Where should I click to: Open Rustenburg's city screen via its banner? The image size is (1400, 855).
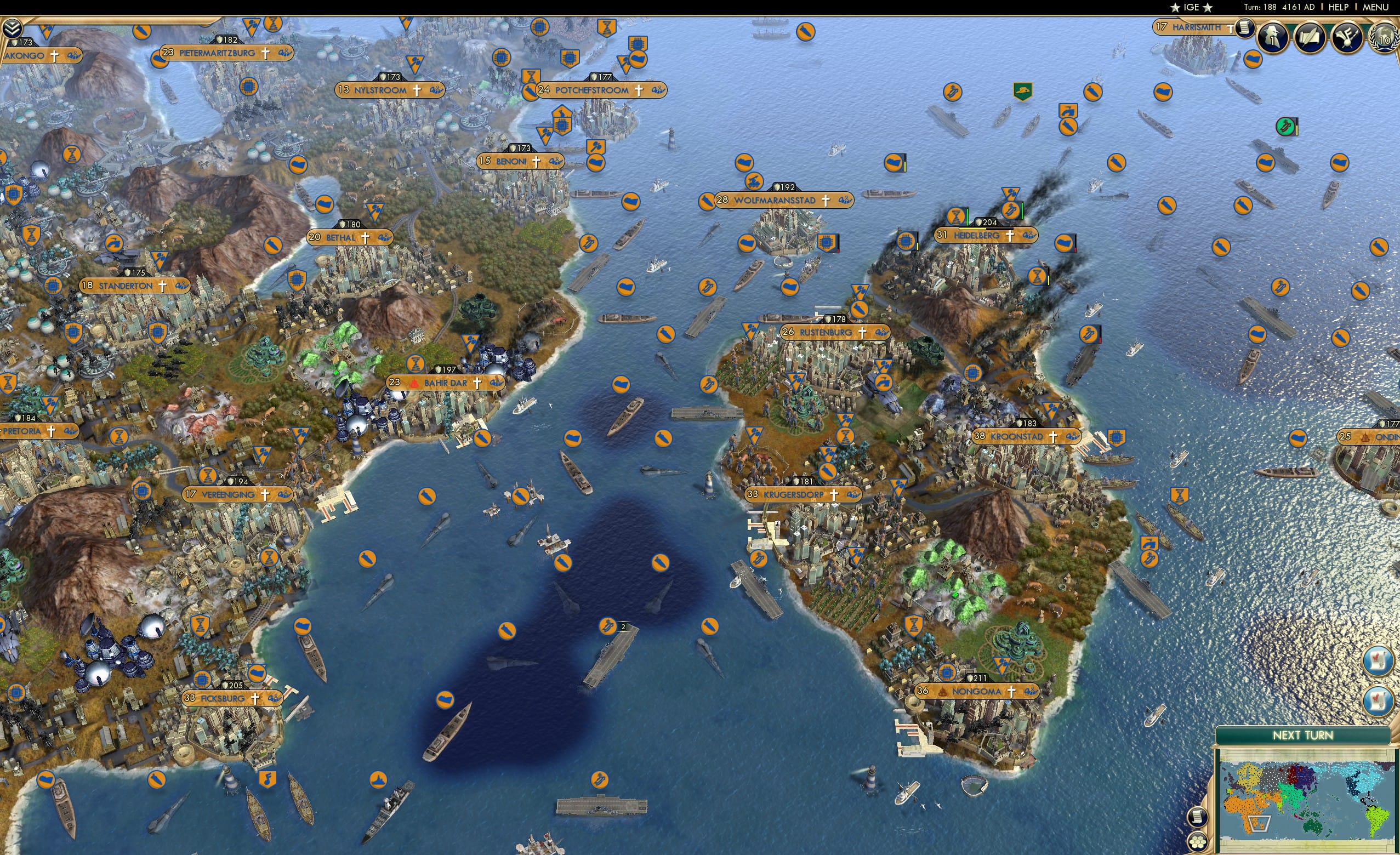click(x=827, y=333)
